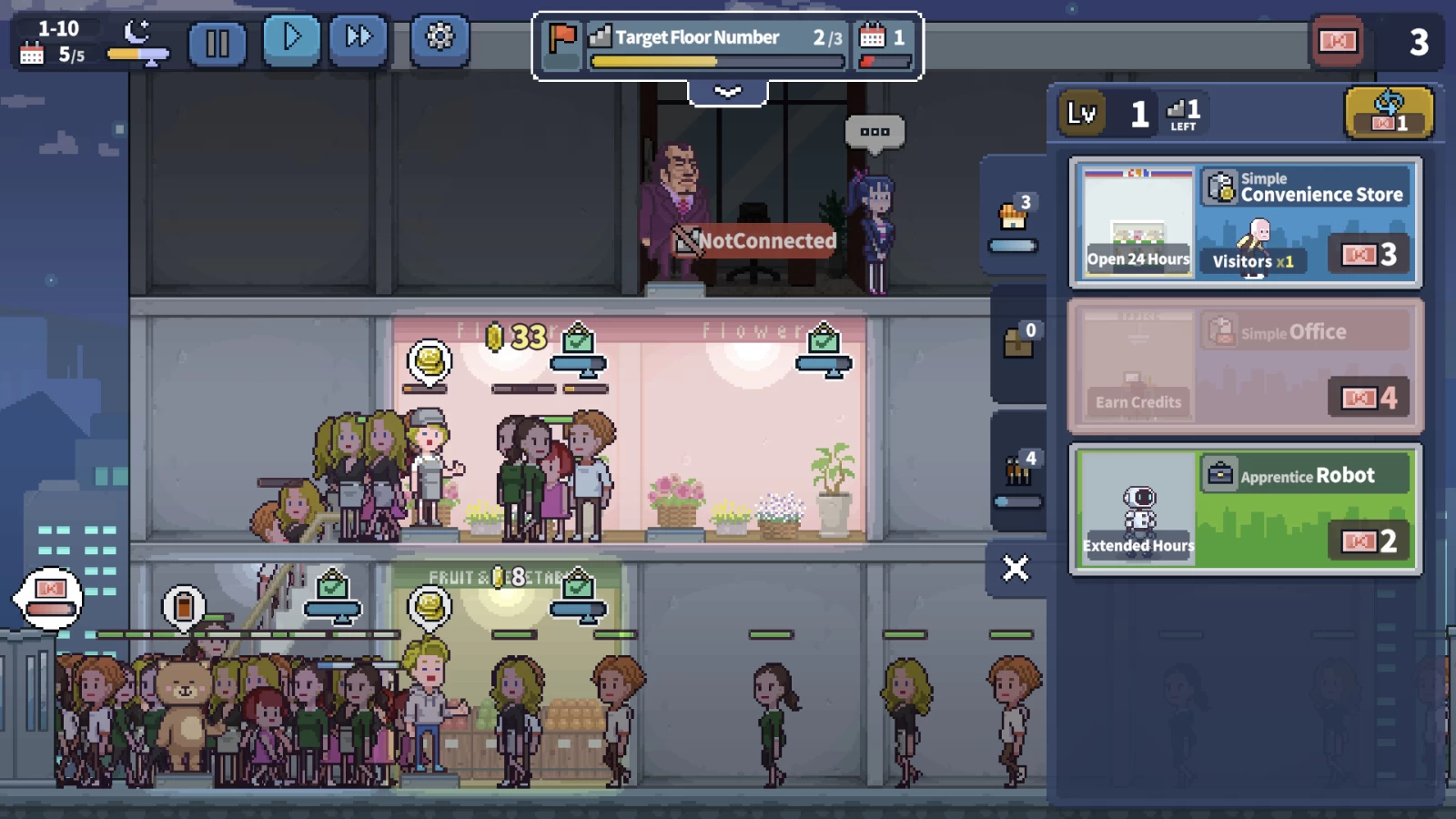Viewport: 1456px width, 819px height.
Task: Set normal play speed
Action: point(291,39)
